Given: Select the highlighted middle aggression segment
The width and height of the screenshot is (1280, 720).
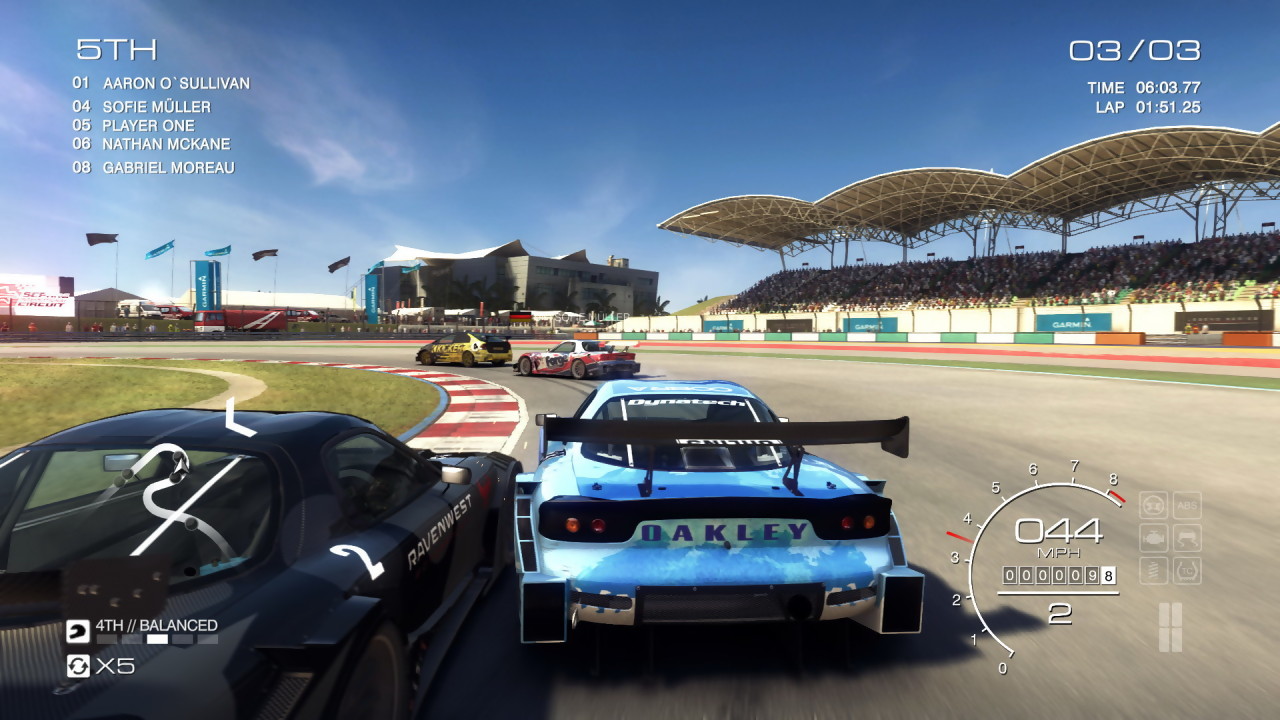Looking at the screenshot, I should (x=157, y=640).
